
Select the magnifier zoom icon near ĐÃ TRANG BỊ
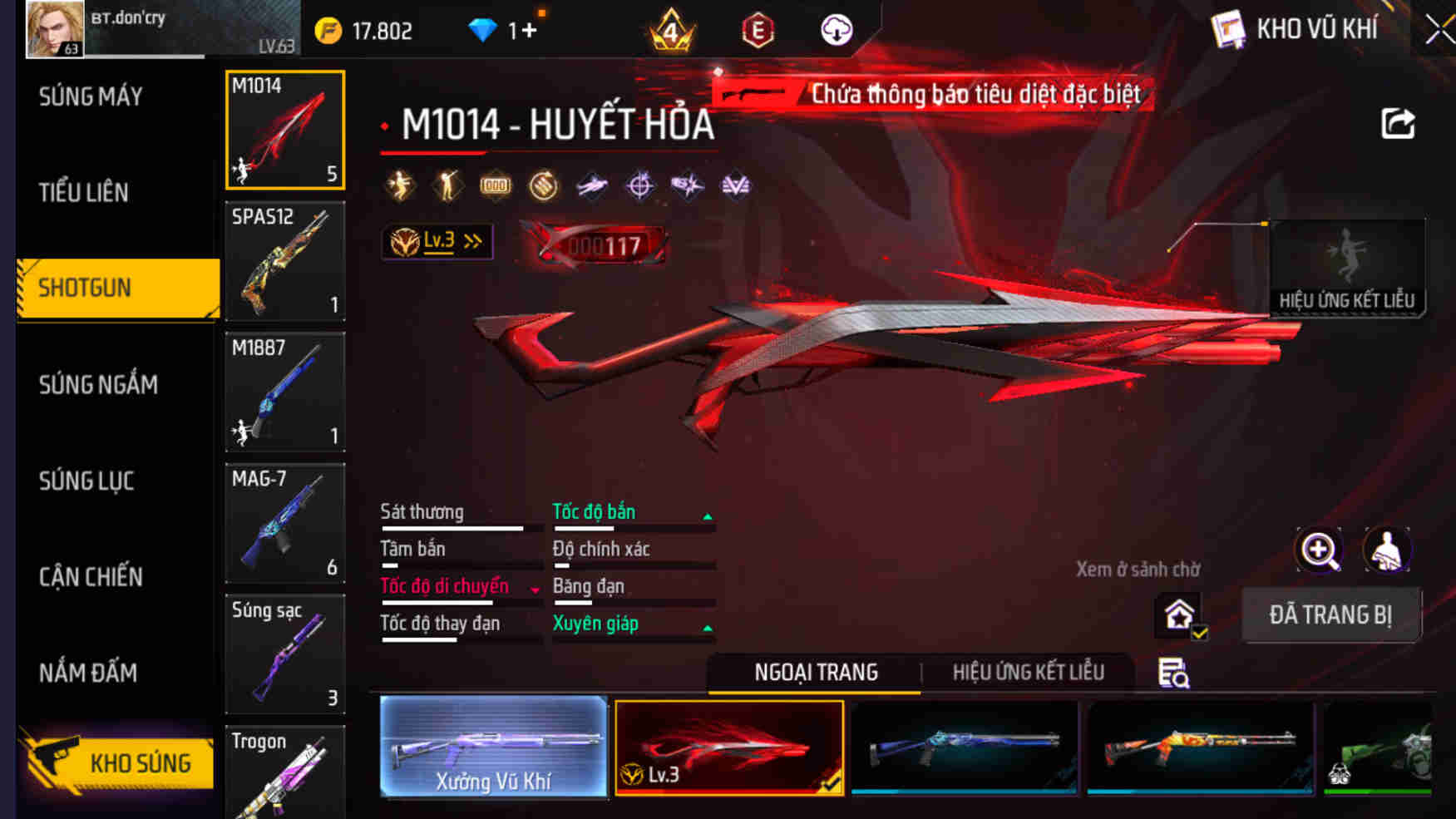(1320, 550)
